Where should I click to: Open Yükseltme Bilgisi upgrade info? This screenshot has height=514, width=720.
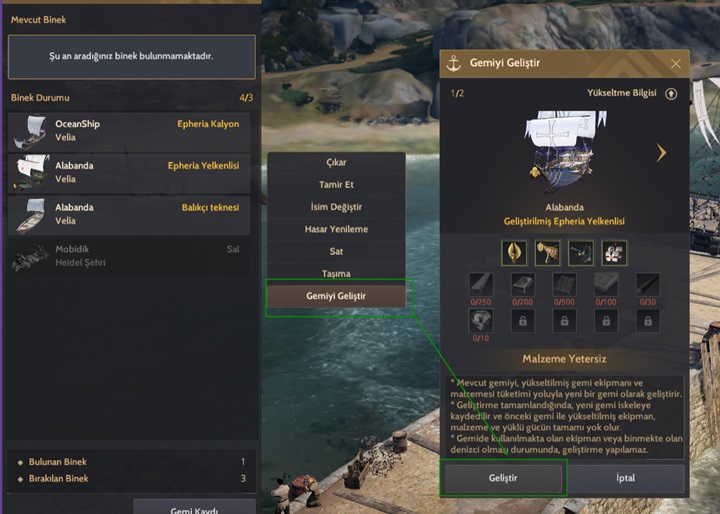[671, 93]
